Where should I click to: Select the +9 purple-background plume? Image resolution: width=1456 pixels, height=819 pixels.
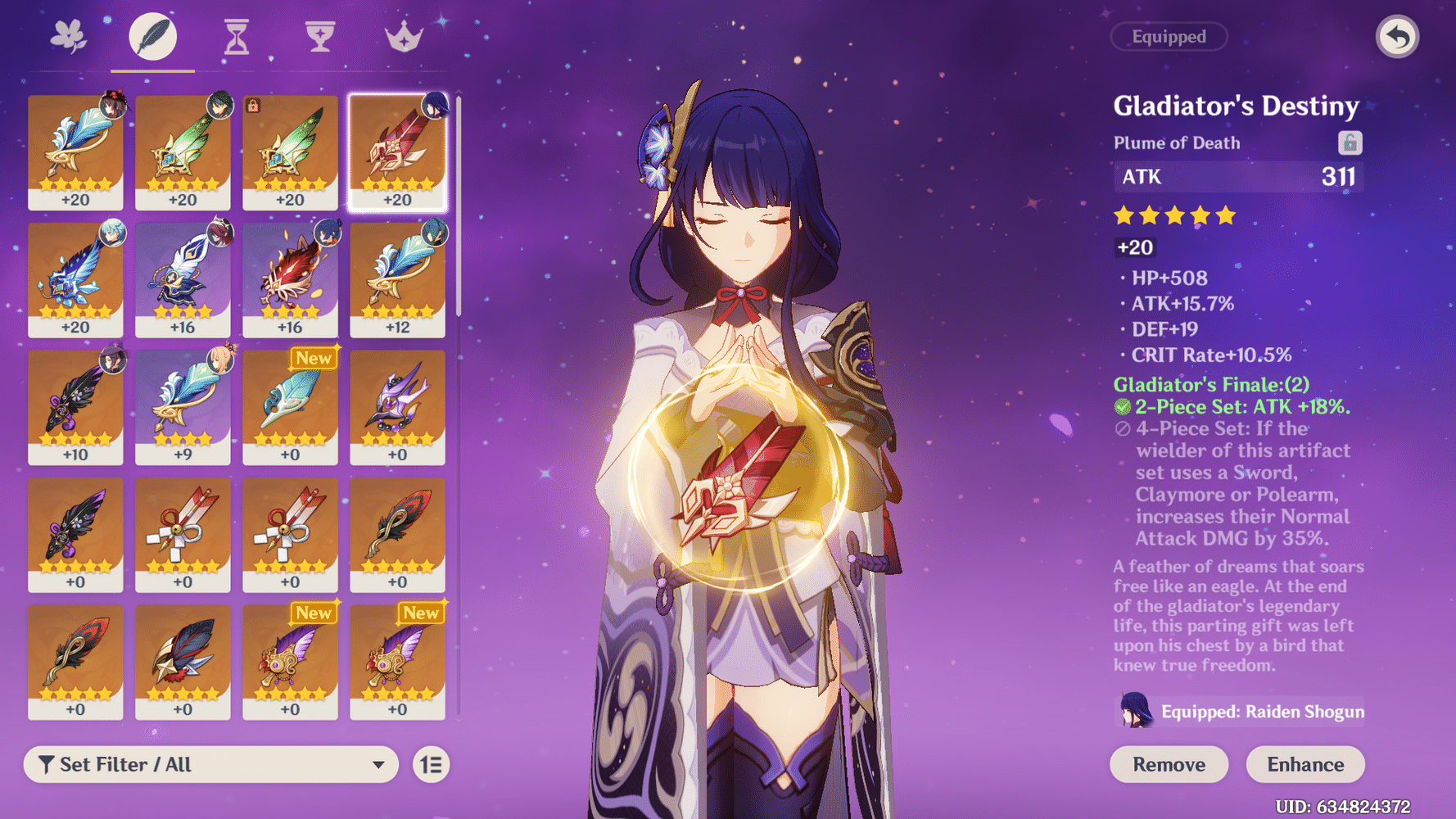[x=183, y=407]
